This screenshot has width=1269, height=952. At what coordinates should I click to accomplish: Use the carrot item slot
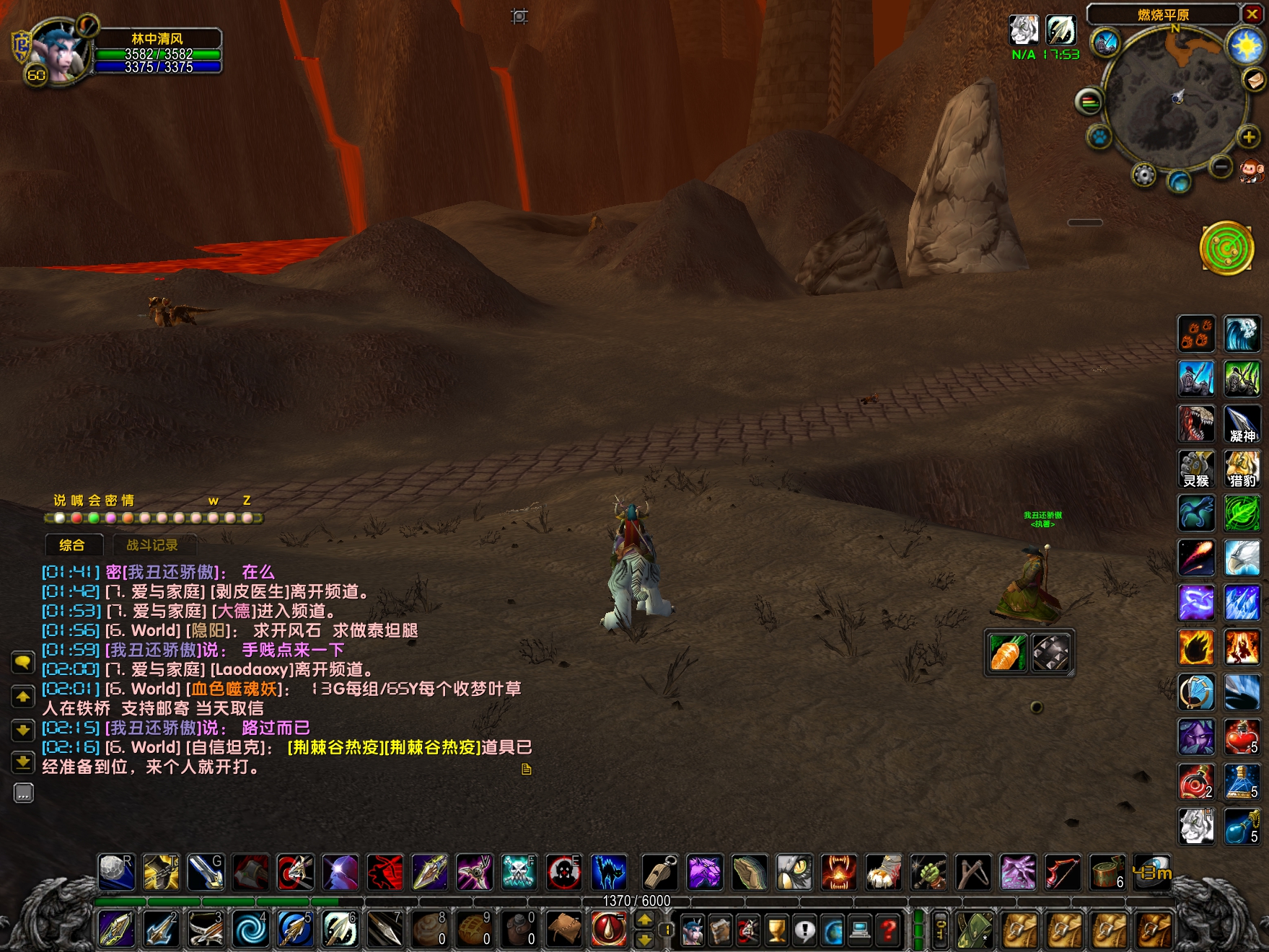(1007, 653)
